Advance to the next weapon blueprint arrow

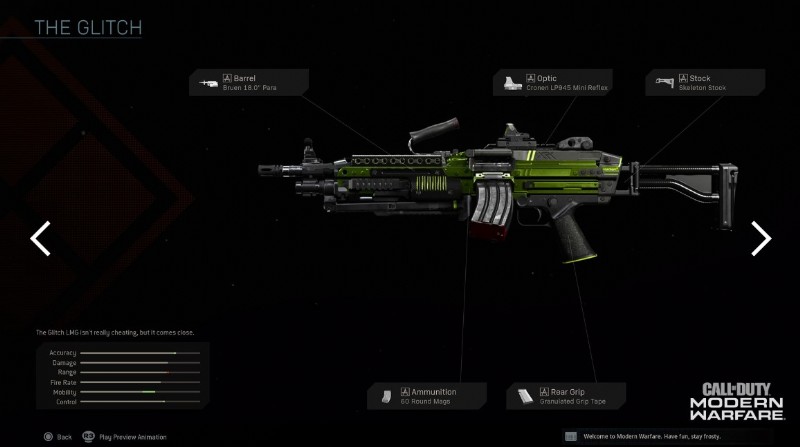point(761,238)
